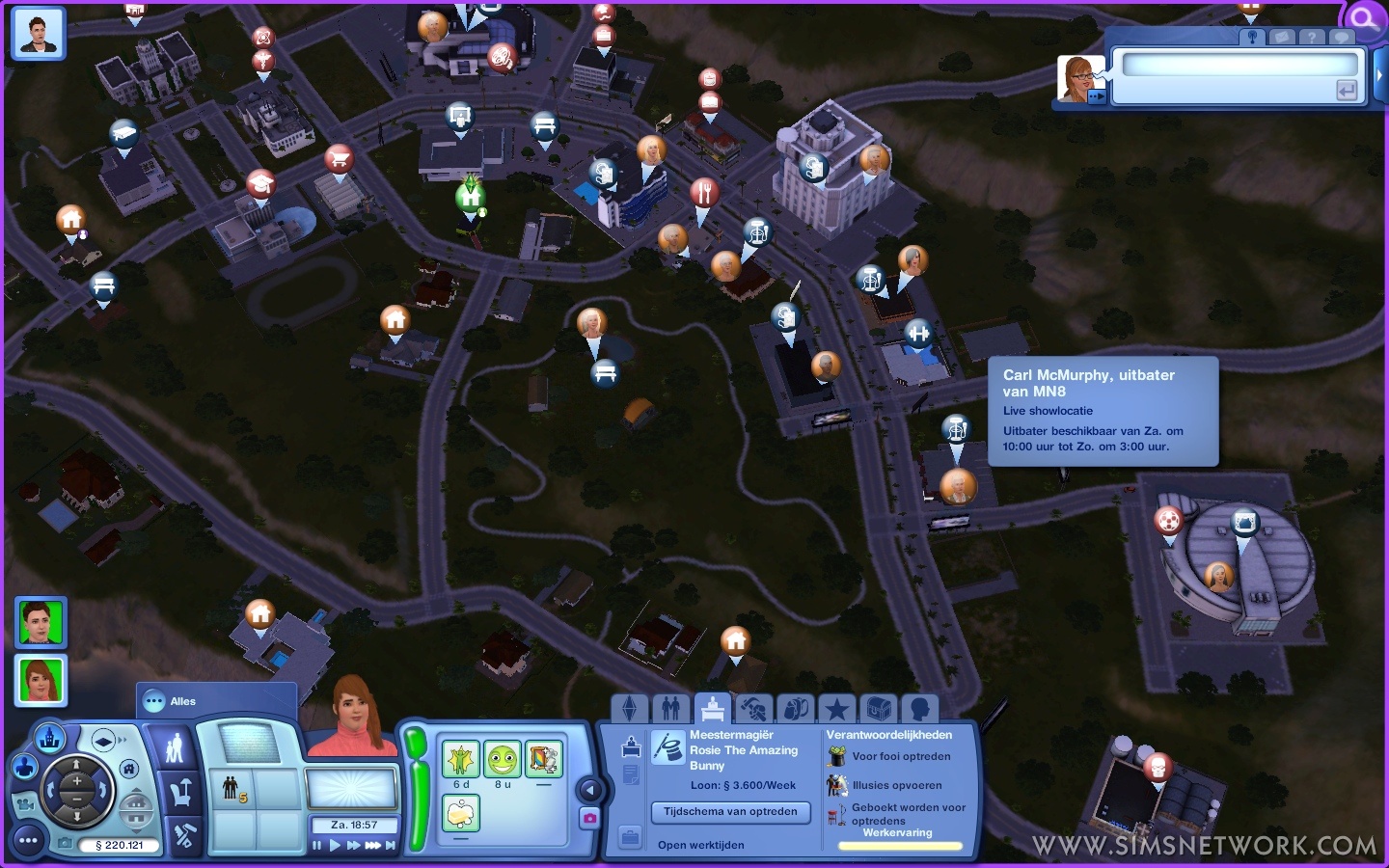Zoom in the camera with plus button
The image size is (1389, 868).
pyautogui.click(x=76, y=781)
